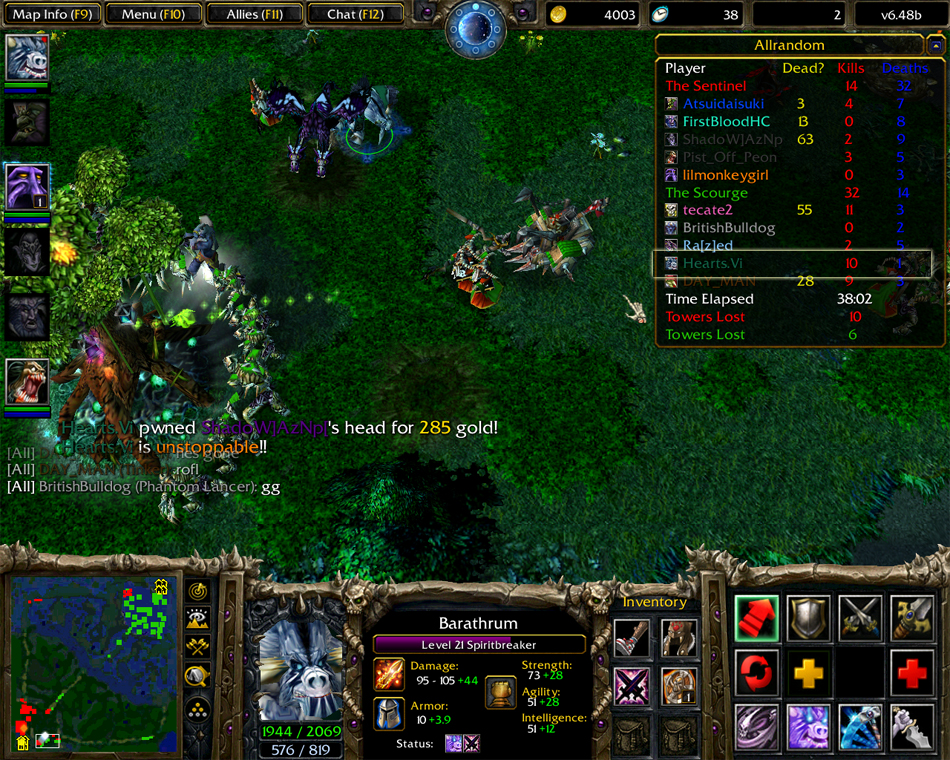Toggle minimap ally color mode
The width and height of the screenshot is (950, 760).
[x=198, y=647]
